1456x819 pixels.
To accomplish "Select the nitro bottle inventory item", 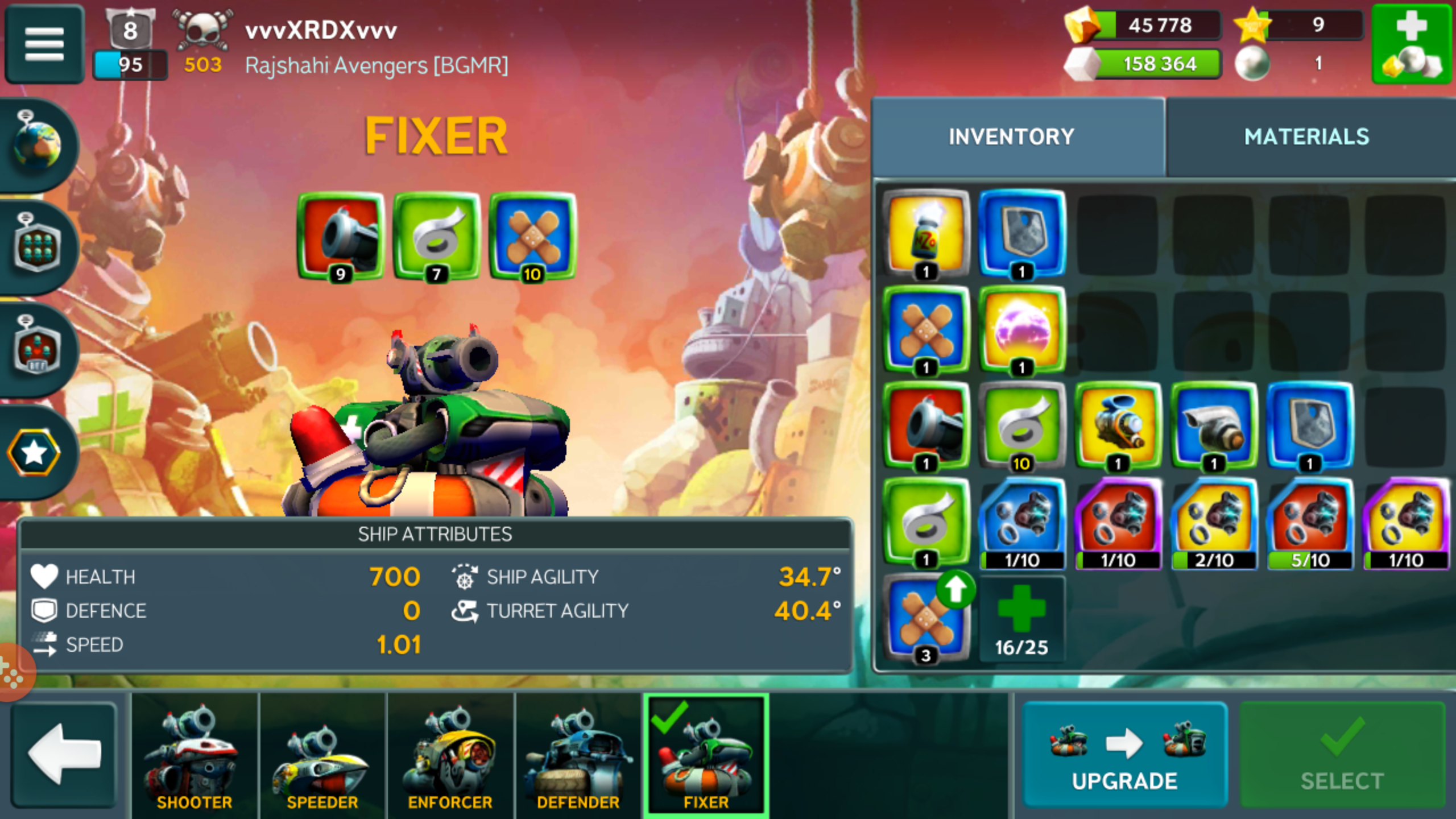I will pos(926,234).
